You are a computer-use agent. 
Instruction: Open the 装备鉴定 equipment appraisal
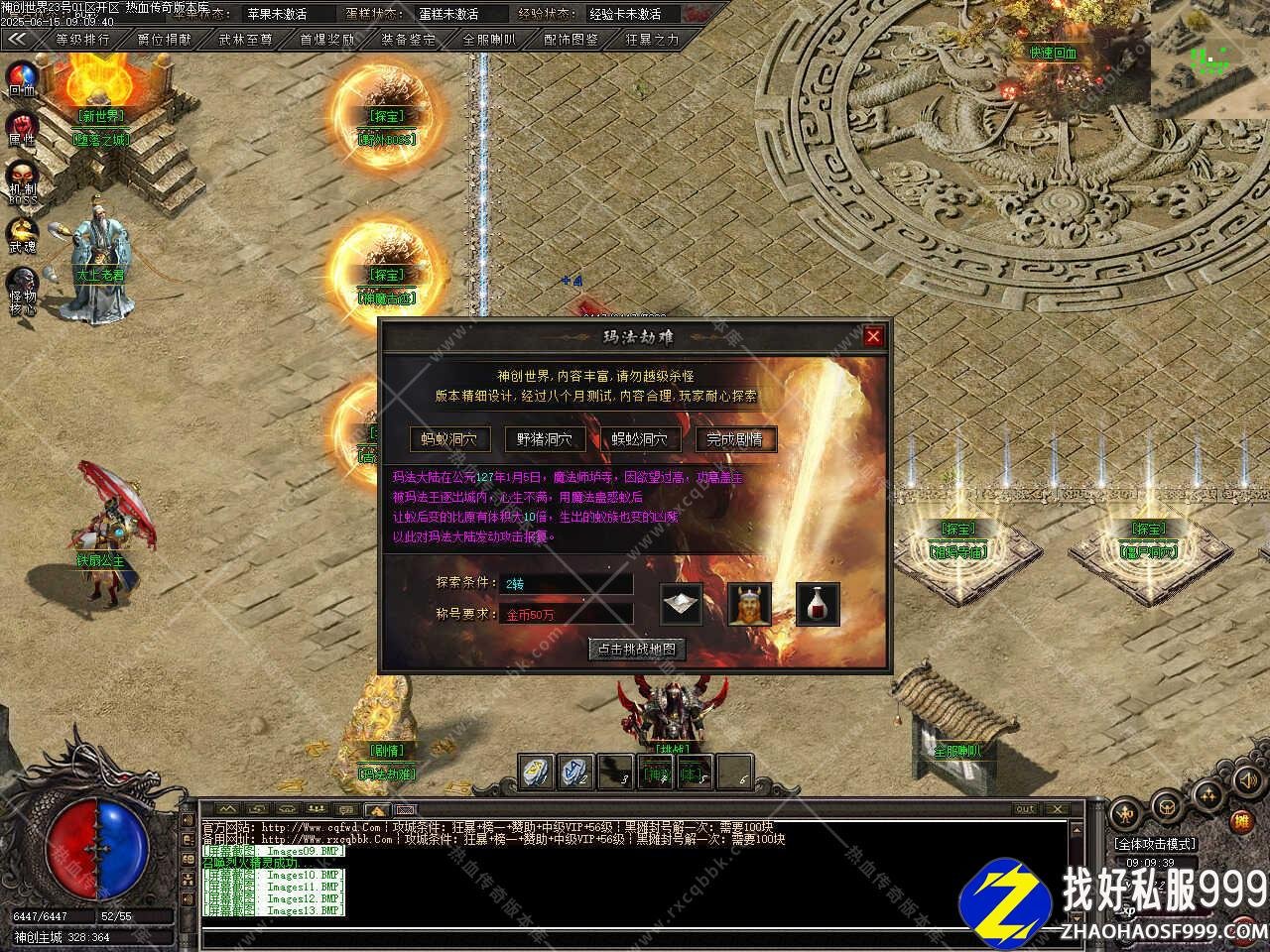point(408,40)
